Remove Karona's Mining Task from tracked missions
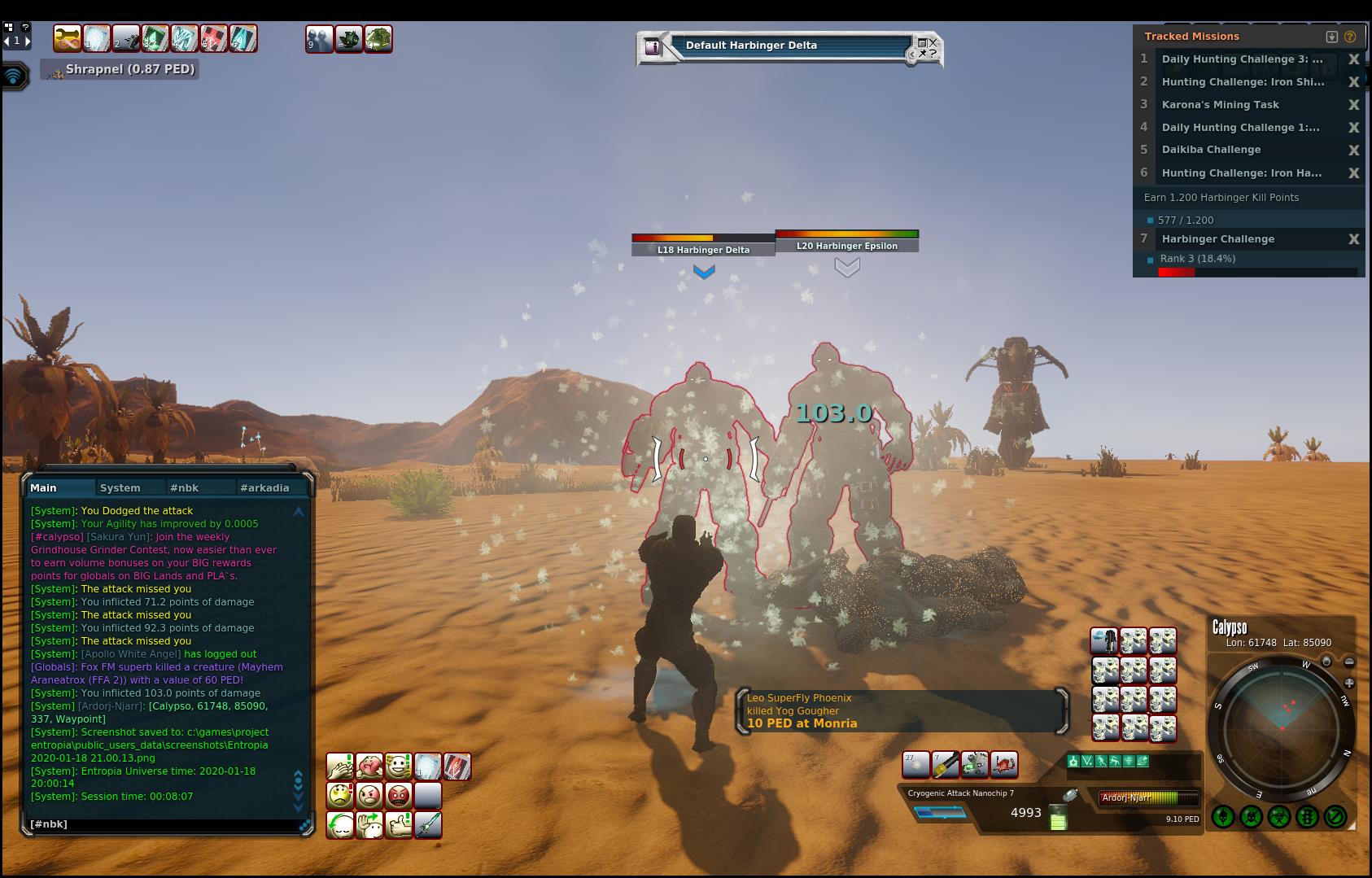The width and height of the screenshot is (1372, 878). [x=1354, y=105]
